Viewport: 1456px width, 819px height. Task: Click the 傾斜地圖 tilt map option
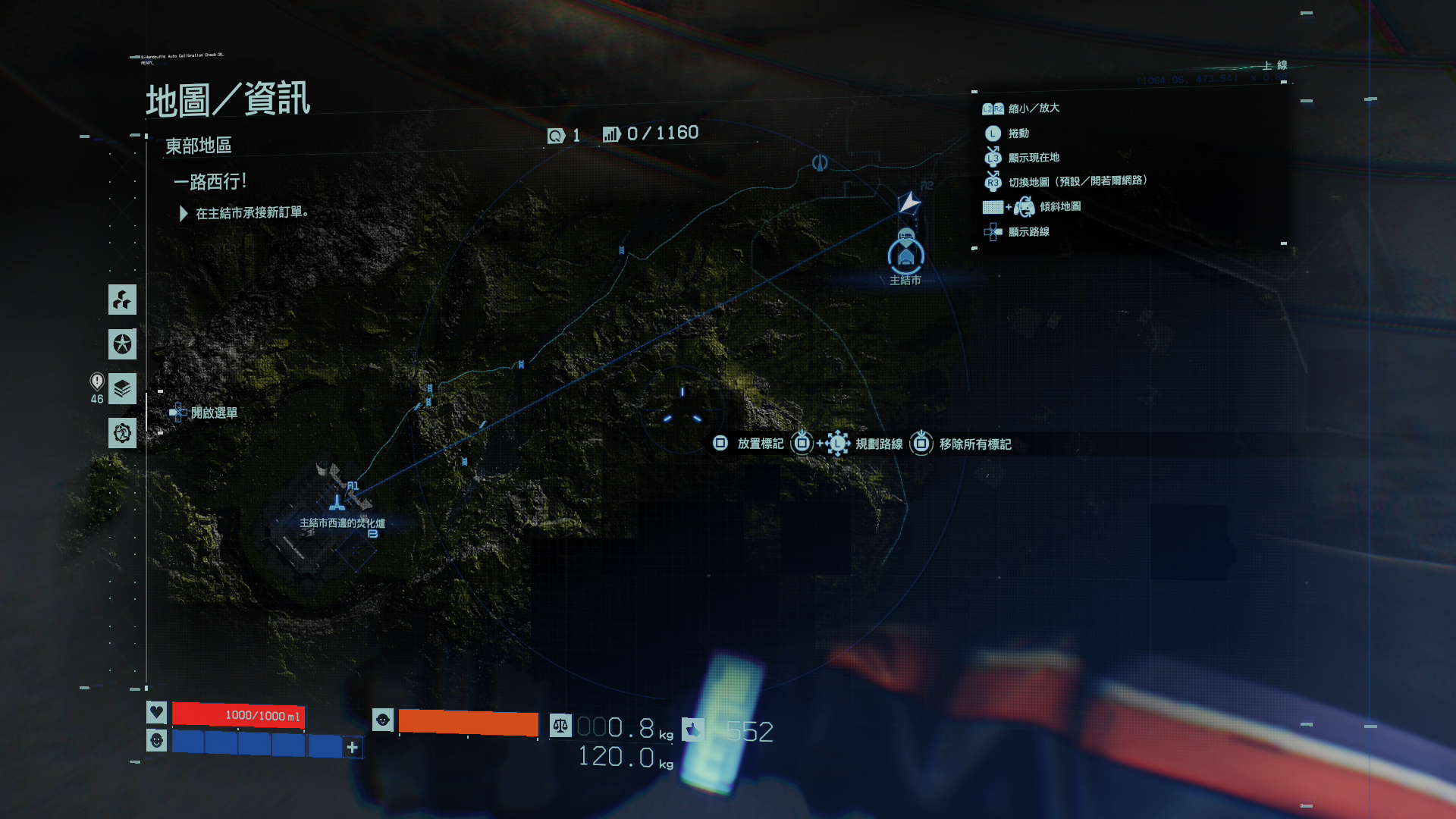[x=1060, y=206]
